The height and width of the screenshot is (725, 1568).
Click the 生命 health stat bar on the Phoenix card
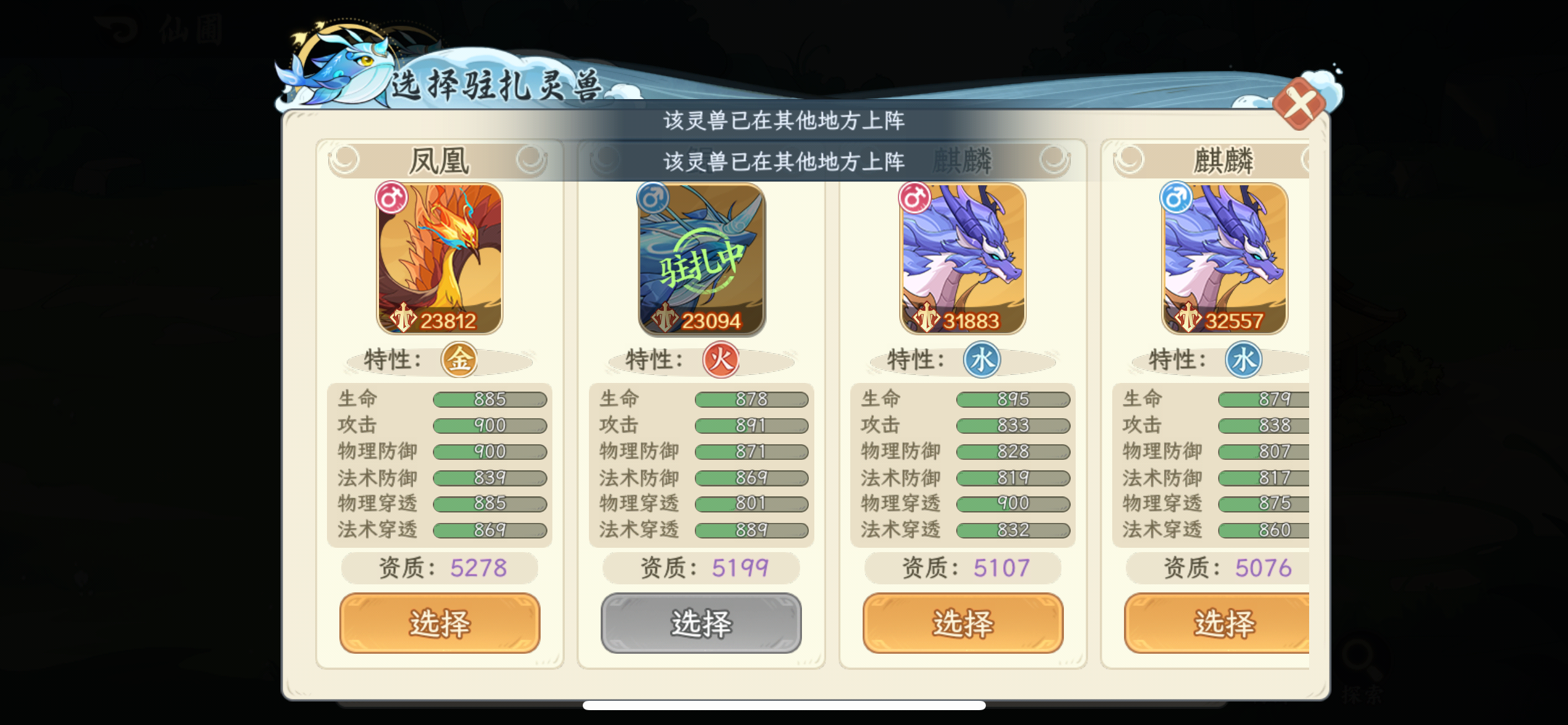pos(490,399)
